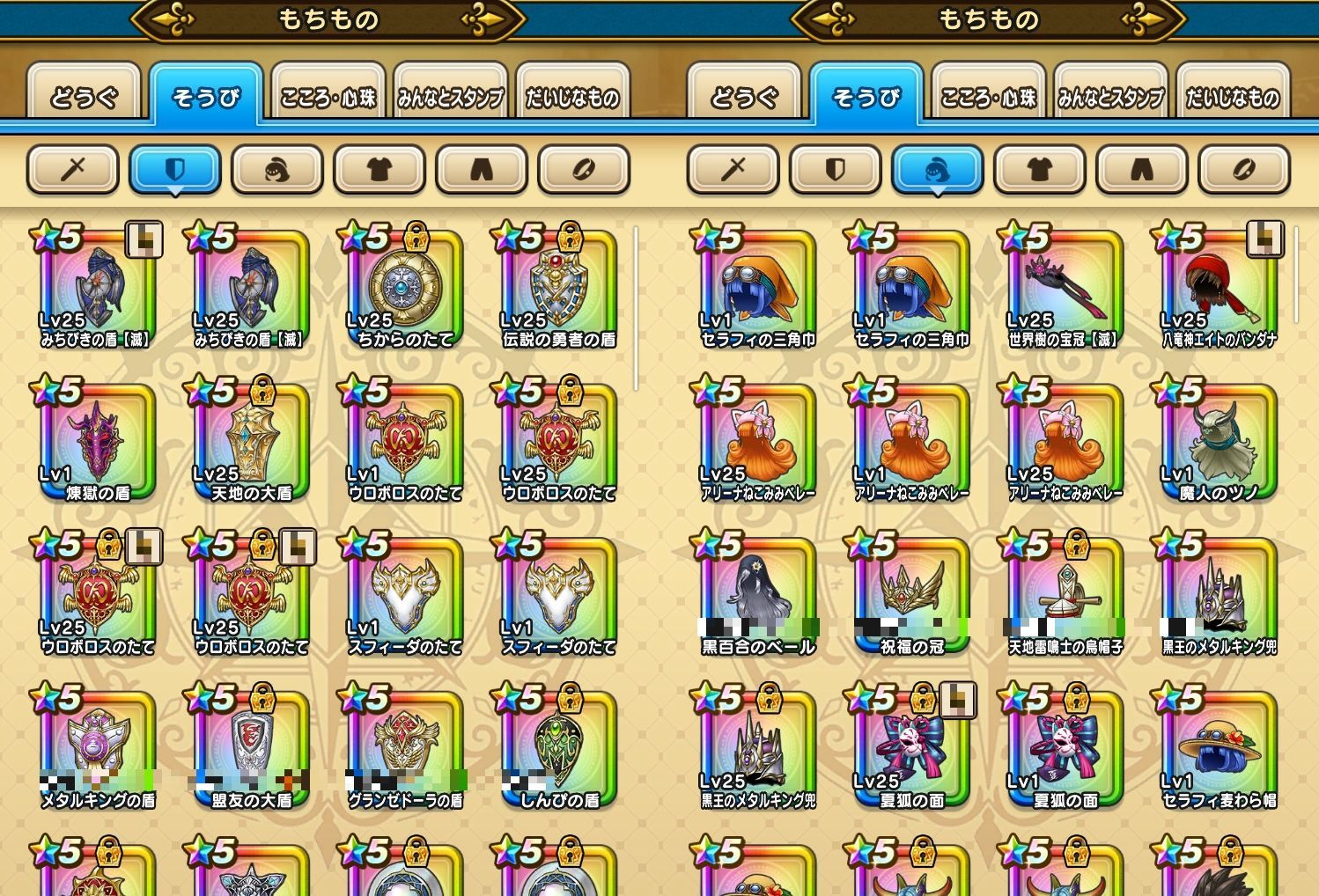This screenshot has width=1319, height=896.
Task: Open the どうぐ tab in the shield panel
Action: (84, 95)
